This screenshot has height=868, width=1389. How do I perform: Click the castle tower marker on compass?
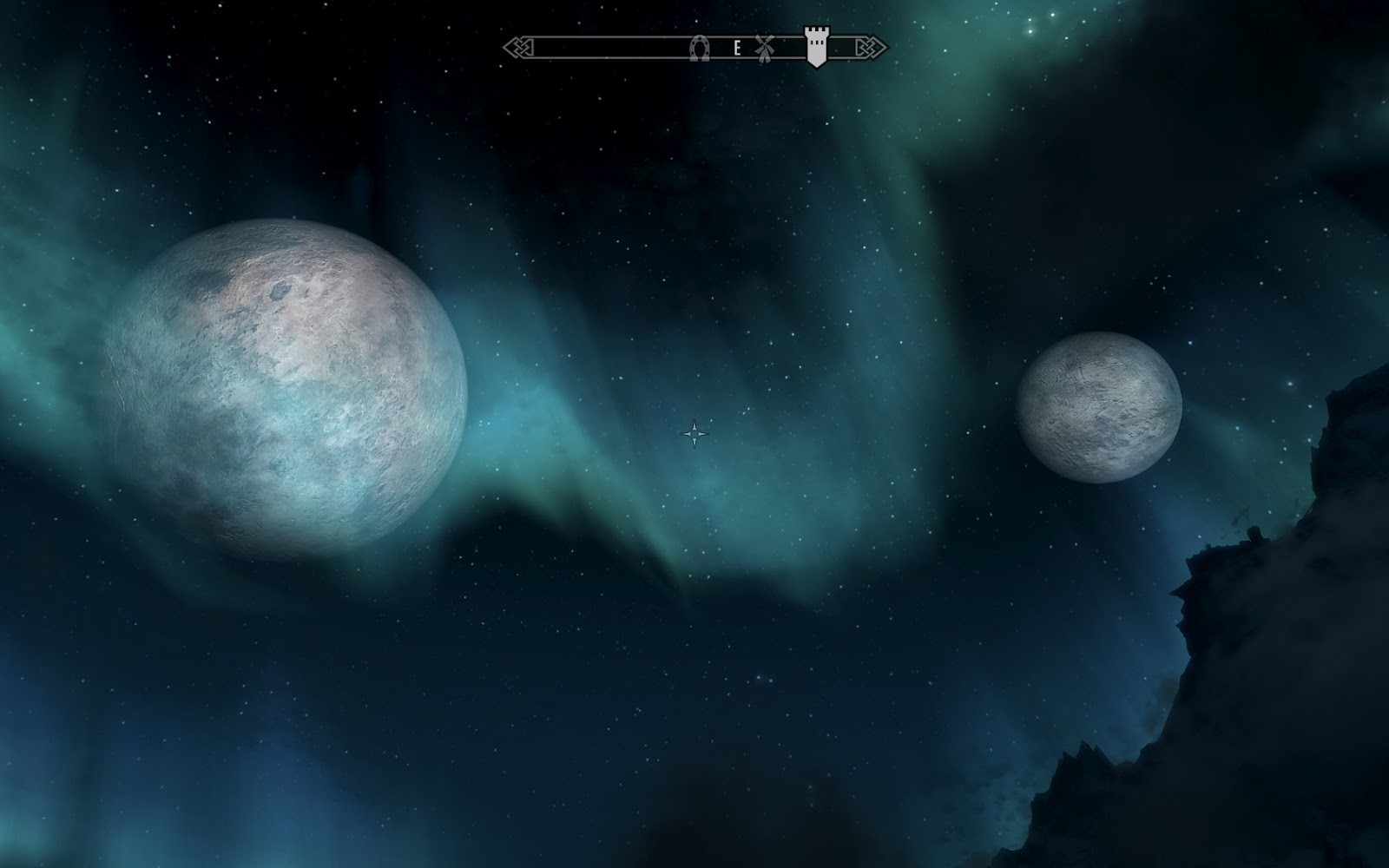(815, 46)
